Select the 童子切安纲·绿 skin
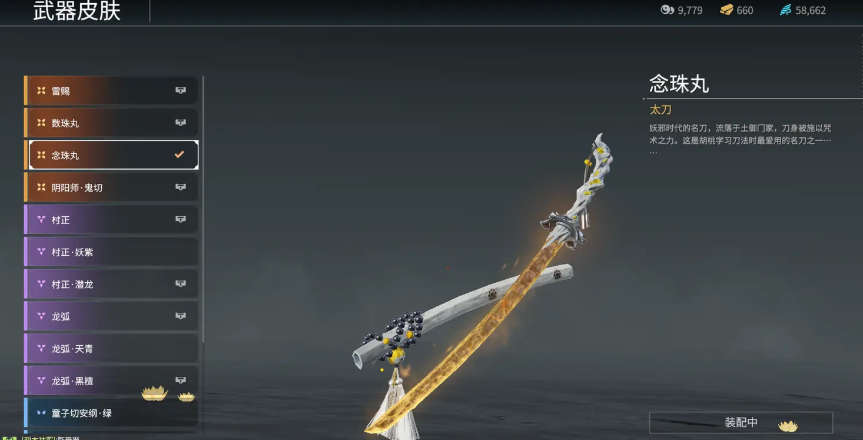This screenshot has height=440, width=863. (110, 412)
